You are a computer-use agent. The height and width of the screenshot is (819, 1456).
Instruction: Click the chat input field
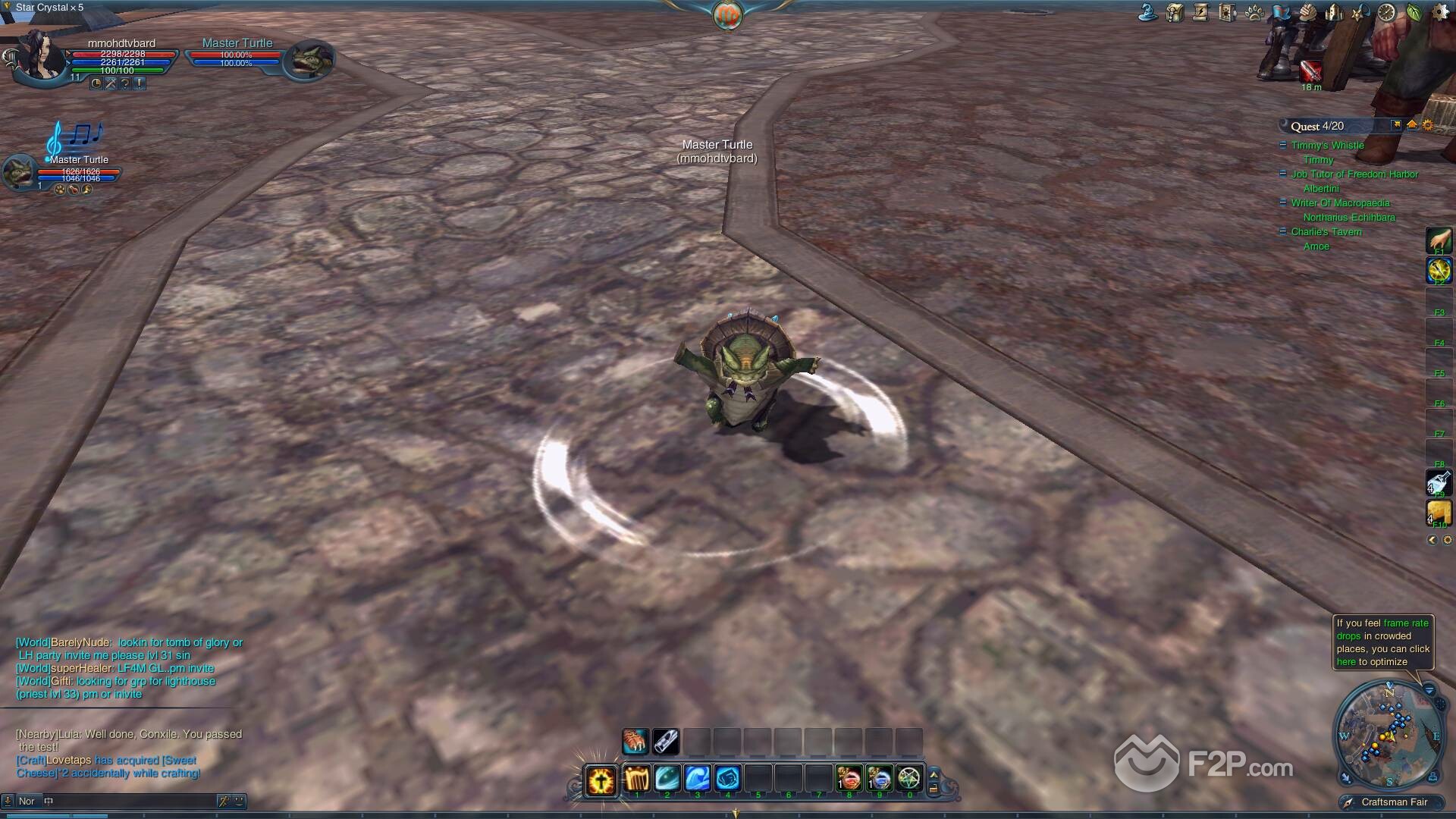tap(133, 801)
